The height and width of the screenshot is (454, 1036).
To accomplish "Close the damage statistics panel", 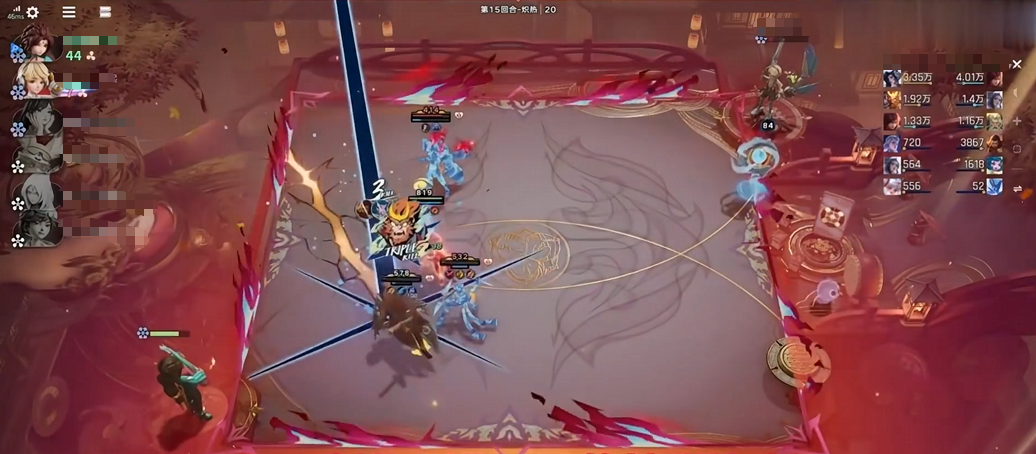I will click(x=1016, y=64).
